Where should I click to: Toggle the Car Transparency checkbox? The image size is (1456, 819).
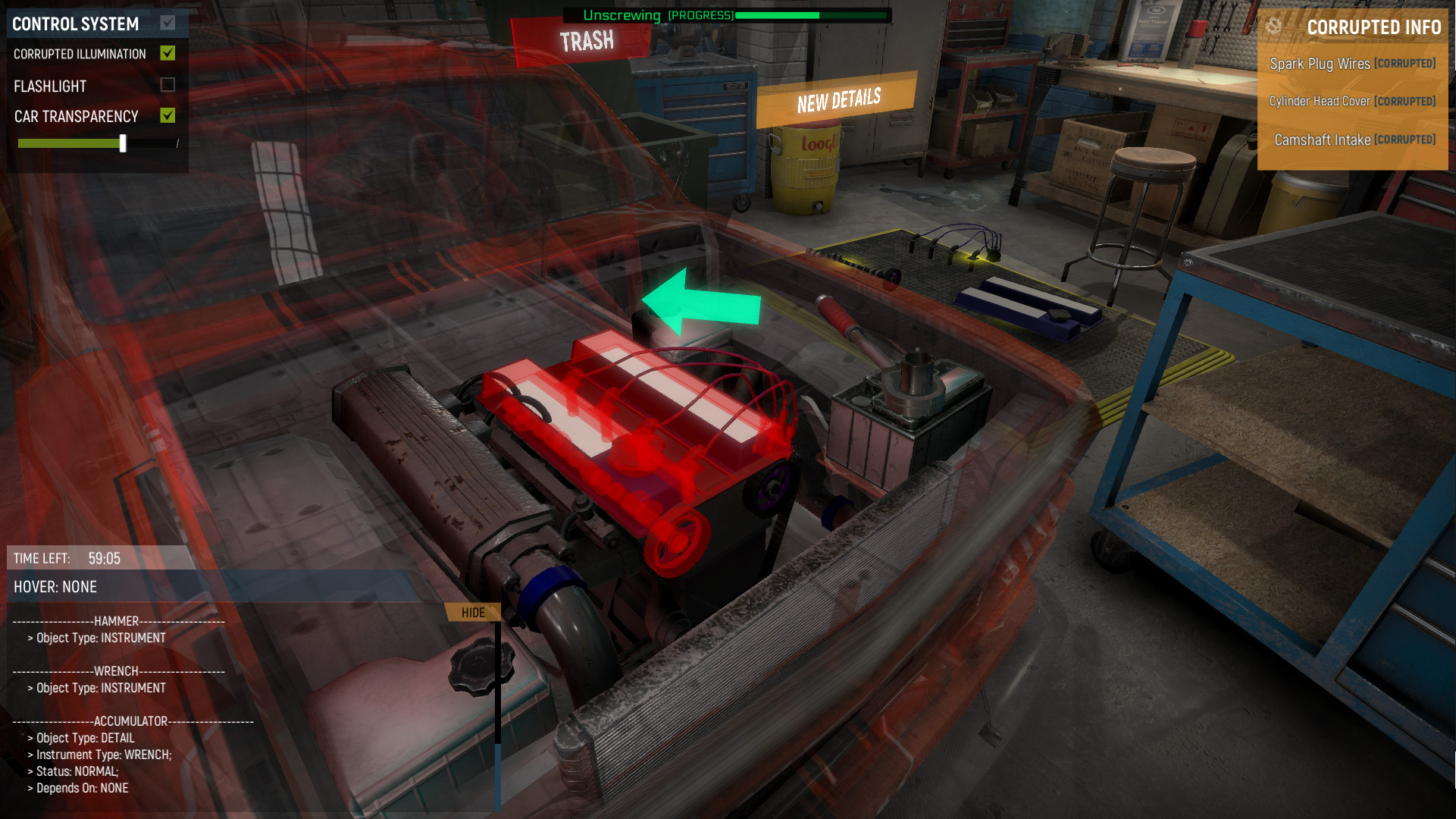[x=168, y=115]
